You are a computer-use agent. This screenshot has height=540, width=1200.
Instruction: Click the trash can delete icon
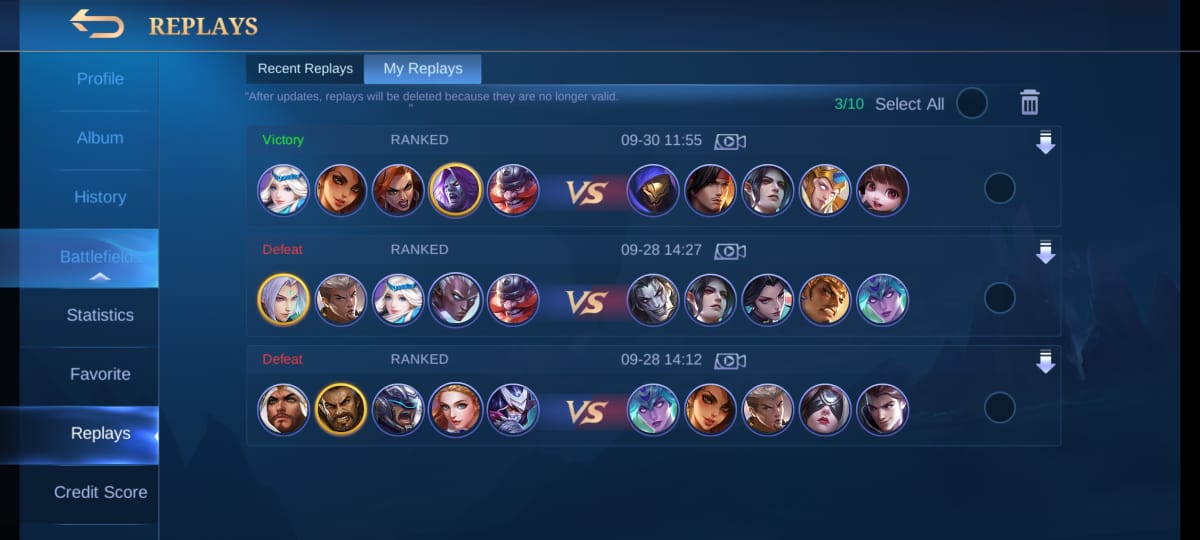[x=1030, y=102]
